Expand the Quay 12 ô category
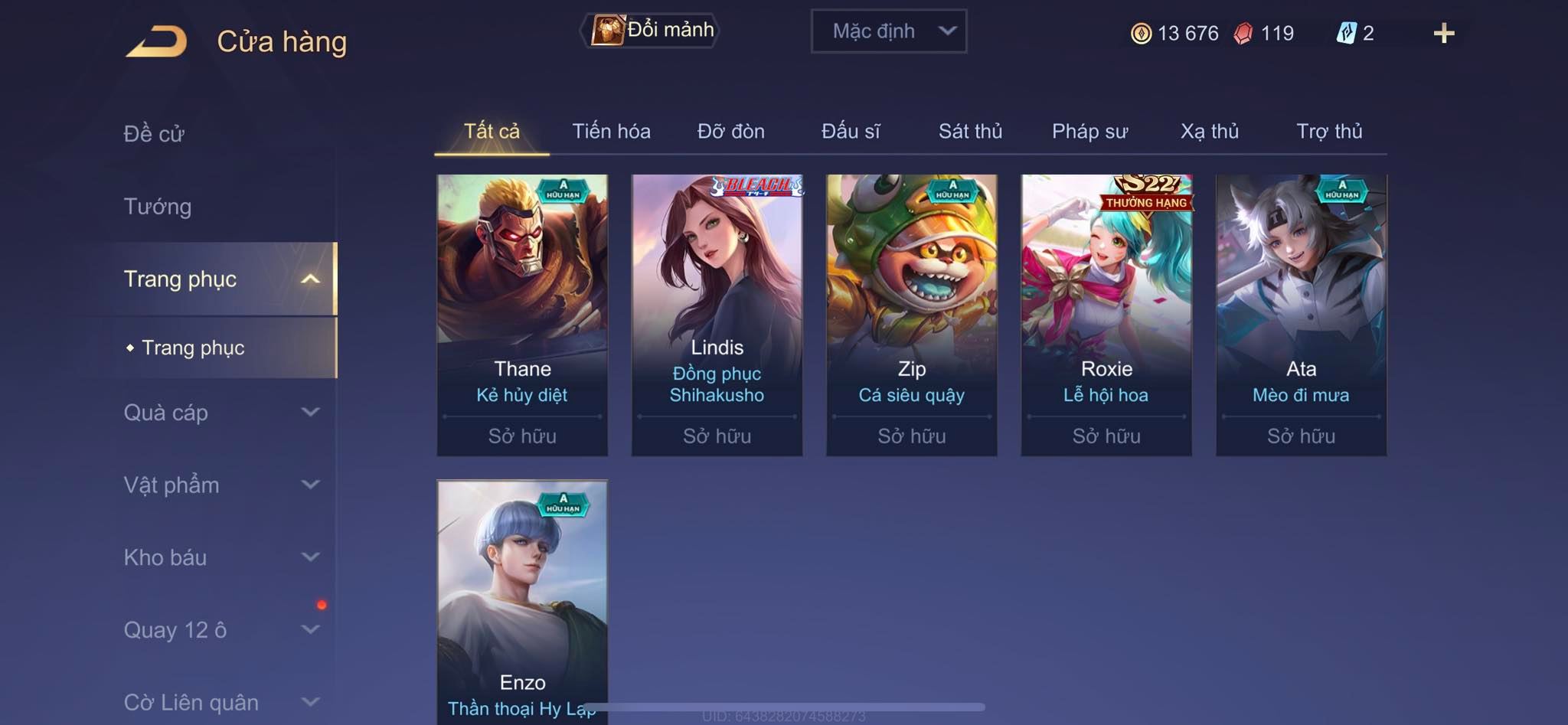1568x725 pixels. click(309, 630)
